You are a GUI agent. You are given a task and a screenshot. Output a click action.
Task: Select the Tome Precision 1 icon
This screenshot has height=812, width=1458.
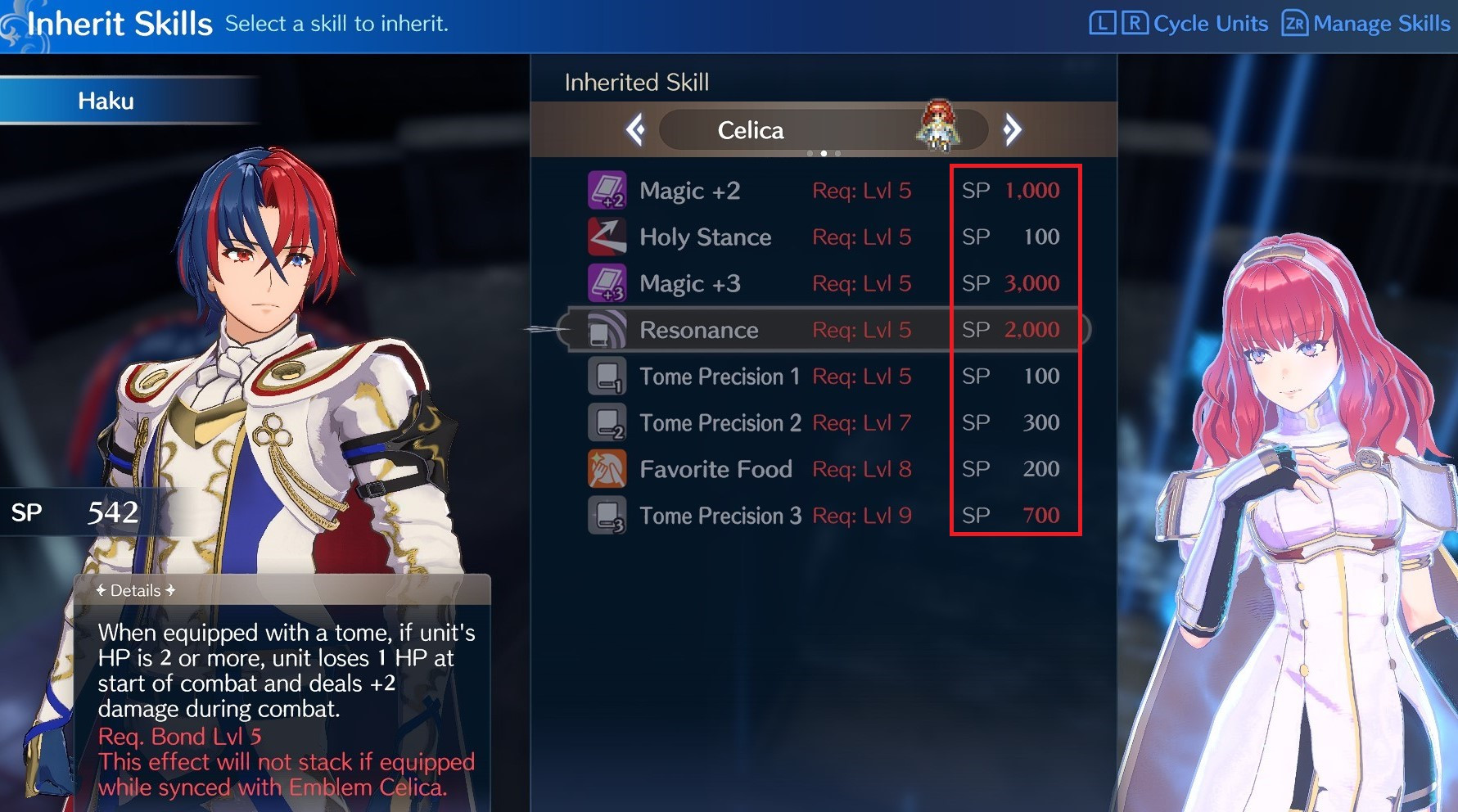pyautogui.click(x=607, y=377)
